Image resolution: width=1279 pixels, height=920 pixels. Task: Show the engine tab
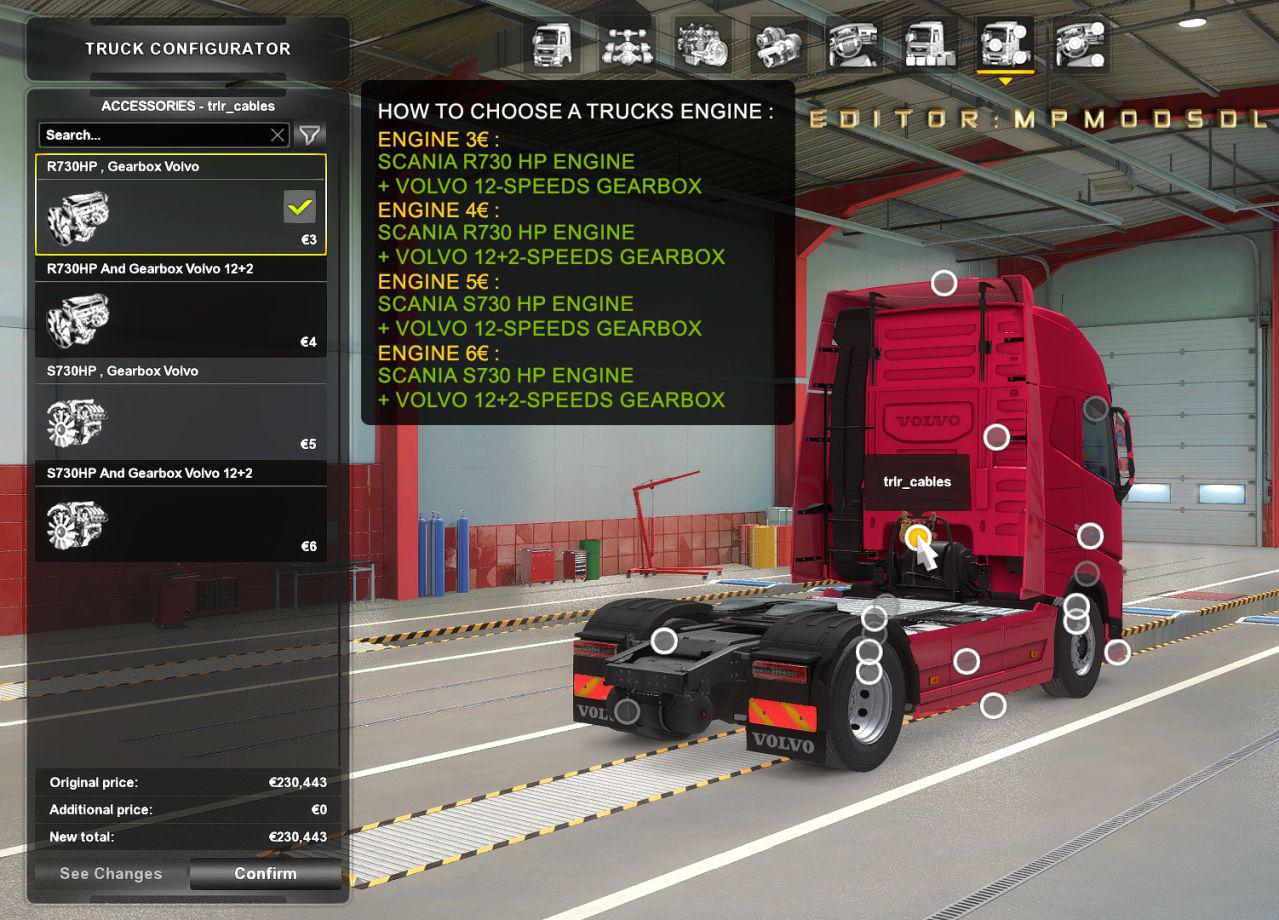point(702,45)
